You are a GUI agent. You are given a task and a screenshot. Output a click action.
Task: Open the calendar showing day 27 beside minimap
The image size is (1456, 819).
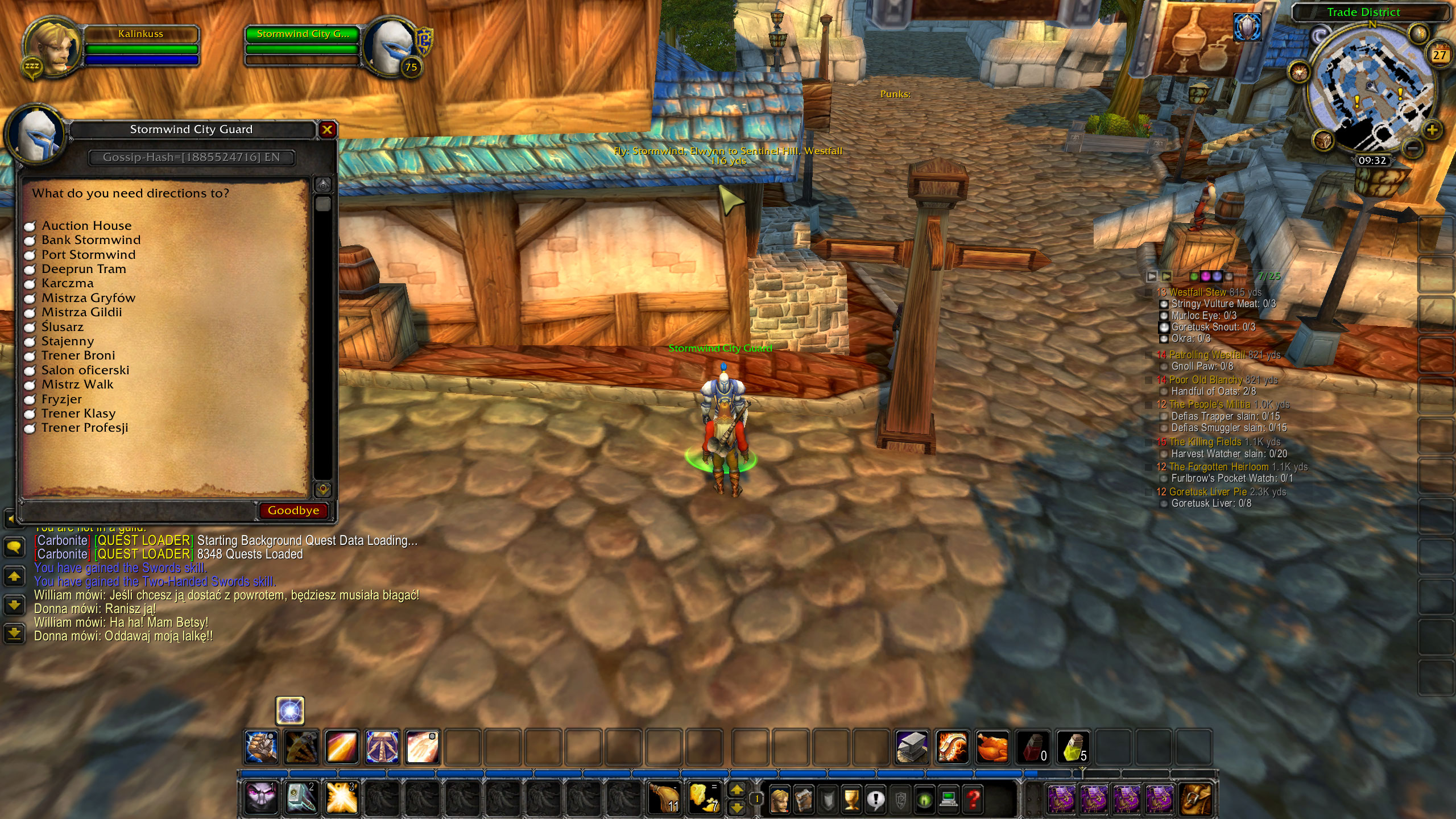click(1440, 55)
